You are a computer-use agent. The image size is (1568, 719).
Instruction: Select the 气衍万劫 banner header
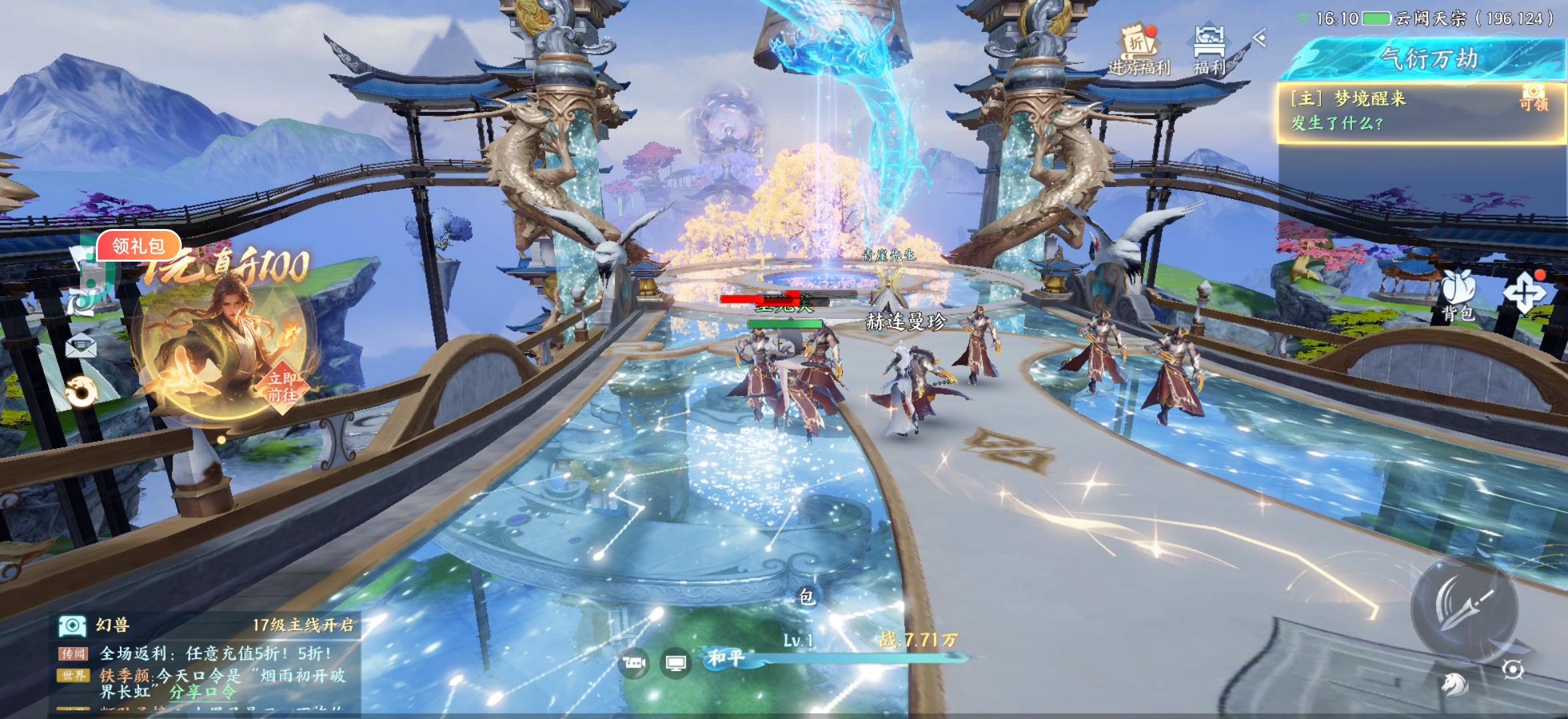pyautogui.click(x=1428, y=59)
